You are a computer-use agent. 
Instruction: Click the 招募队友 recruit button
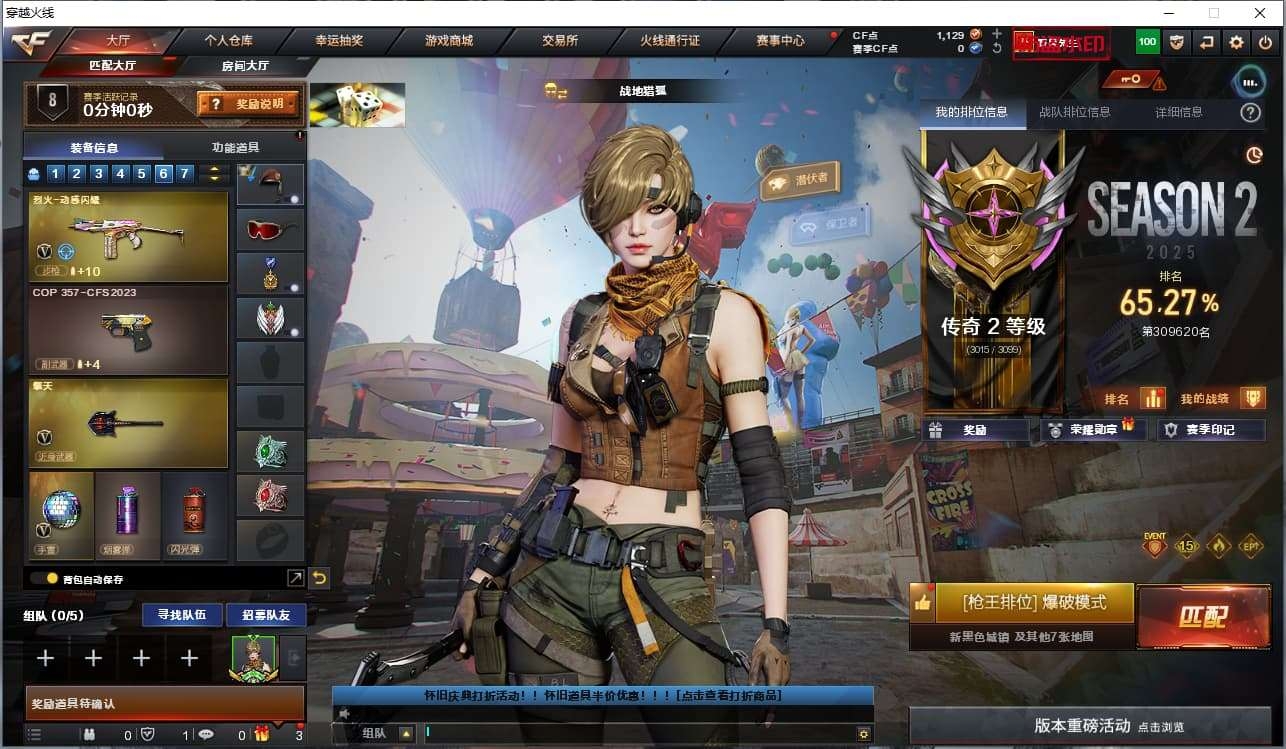259,615
